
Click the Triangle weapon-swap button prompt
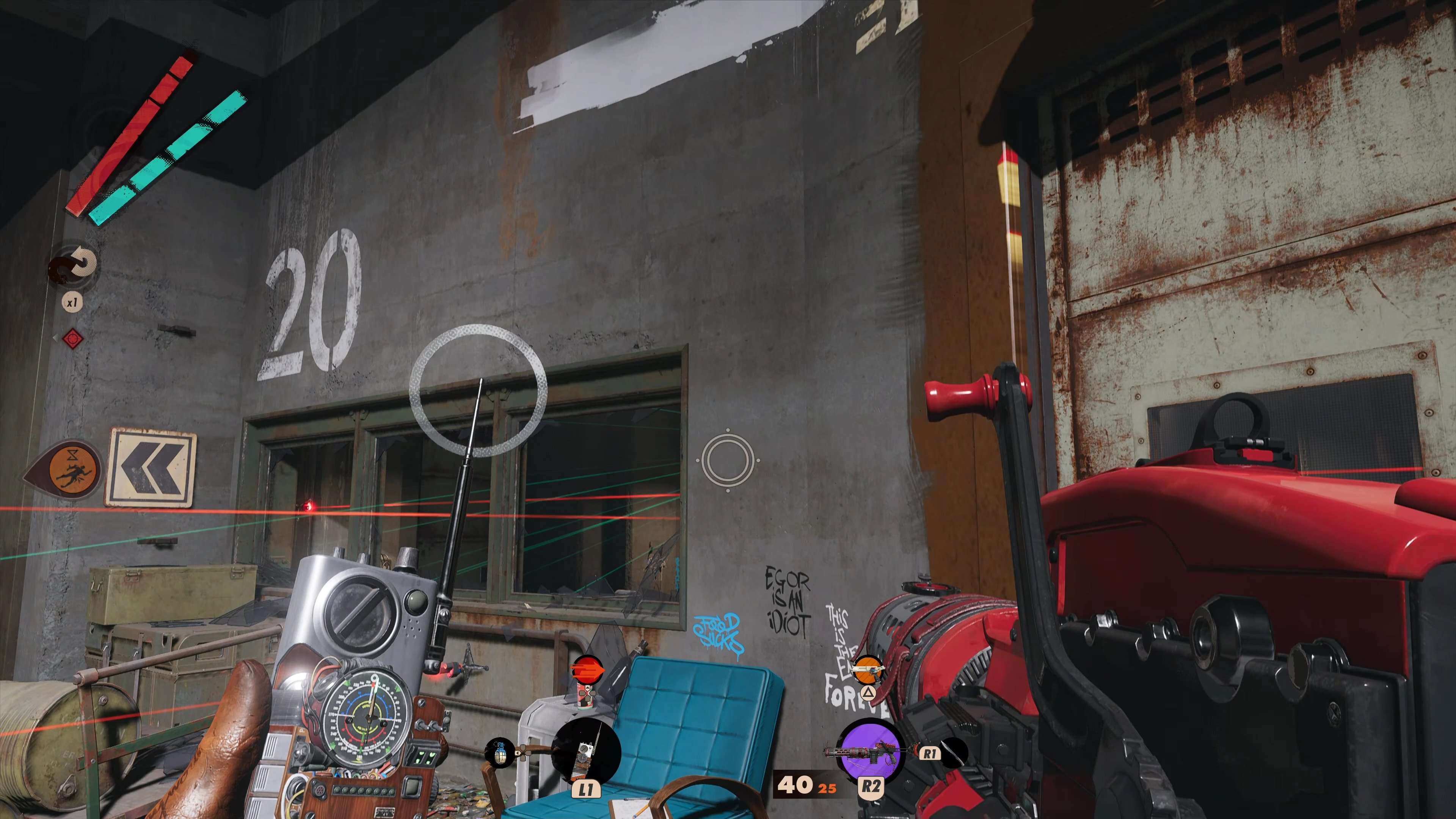[868, 694]
